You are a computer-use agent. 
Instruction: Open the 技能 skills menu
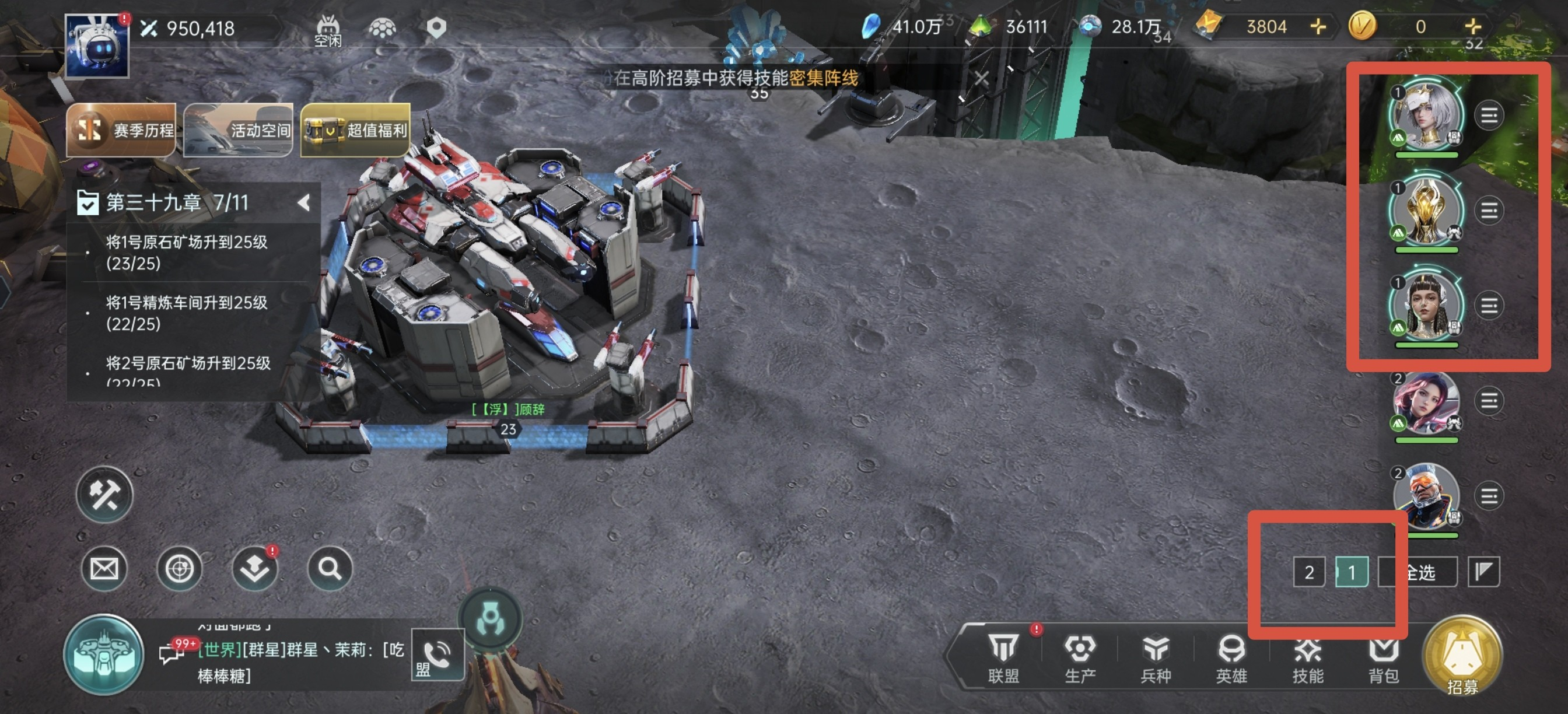[x=1307, y=657]
